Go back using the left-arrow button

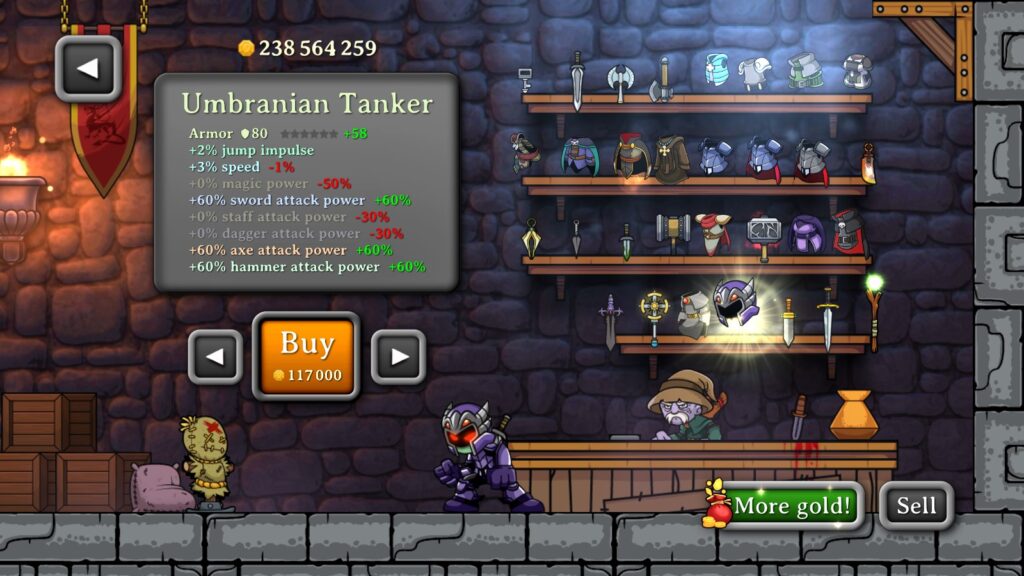(88, 68)
